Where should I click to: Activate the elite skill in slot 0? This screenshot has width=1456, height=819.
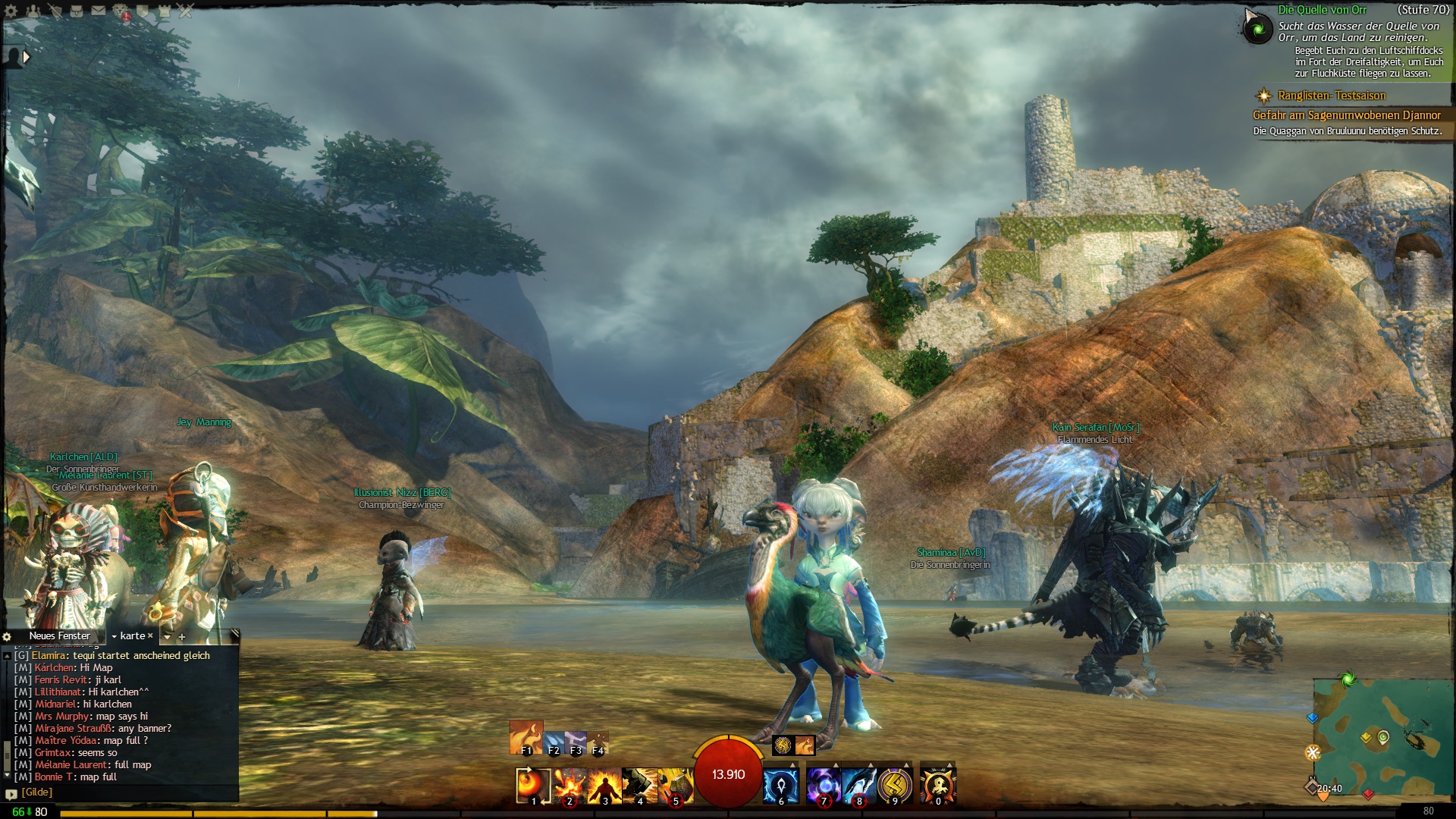click(938, 786)
